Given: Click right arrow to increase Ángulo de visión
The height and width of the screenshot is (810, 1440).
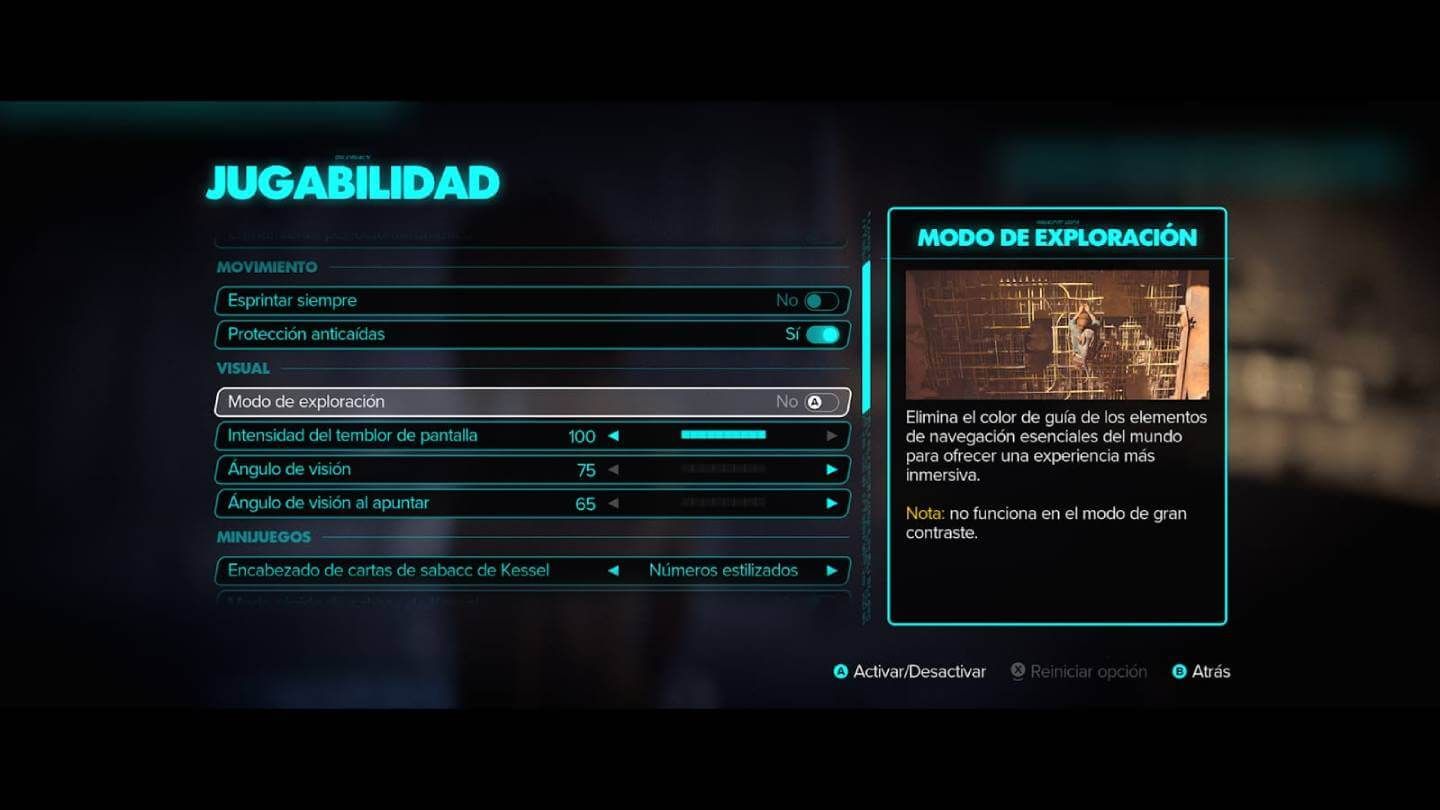Looking at the screenshot, I should (831, 469).
